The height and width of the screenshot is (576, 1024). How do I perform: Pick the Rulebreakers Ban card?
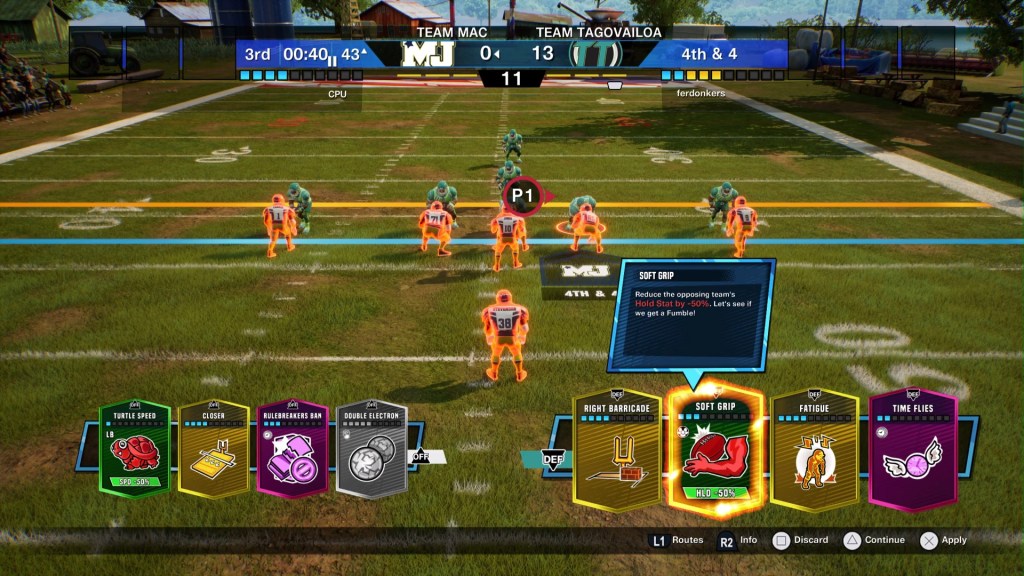293,449
